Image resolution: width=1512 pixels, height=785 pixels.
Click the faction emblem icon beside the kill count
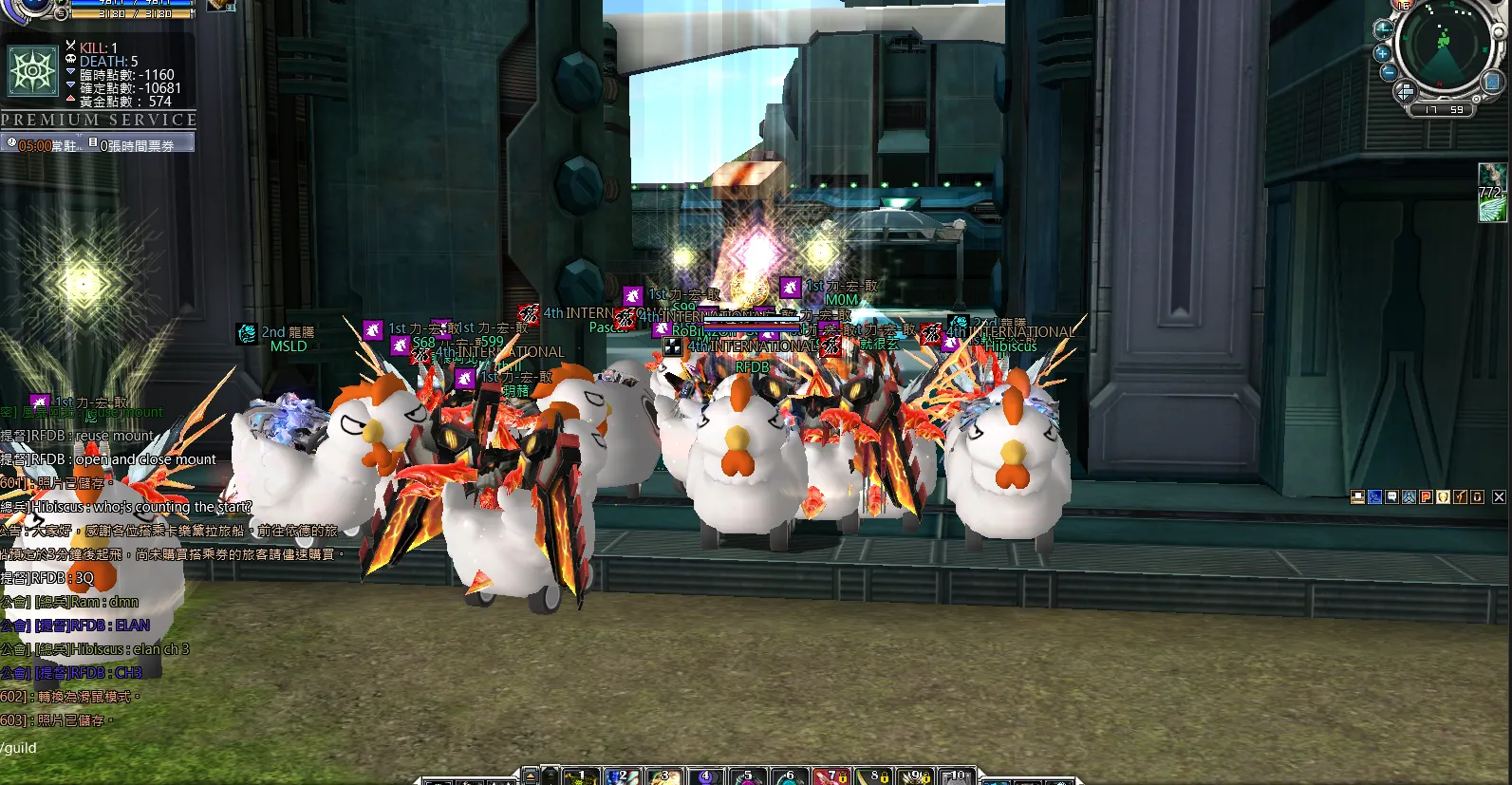click(x=33, y=71)
